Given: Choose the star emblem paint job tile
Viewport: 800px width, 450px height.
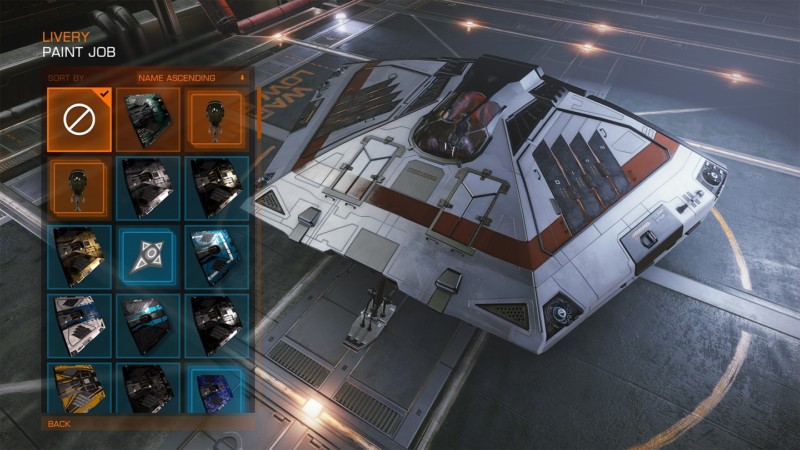Looking at the screenshot, I should coord(148,256).
